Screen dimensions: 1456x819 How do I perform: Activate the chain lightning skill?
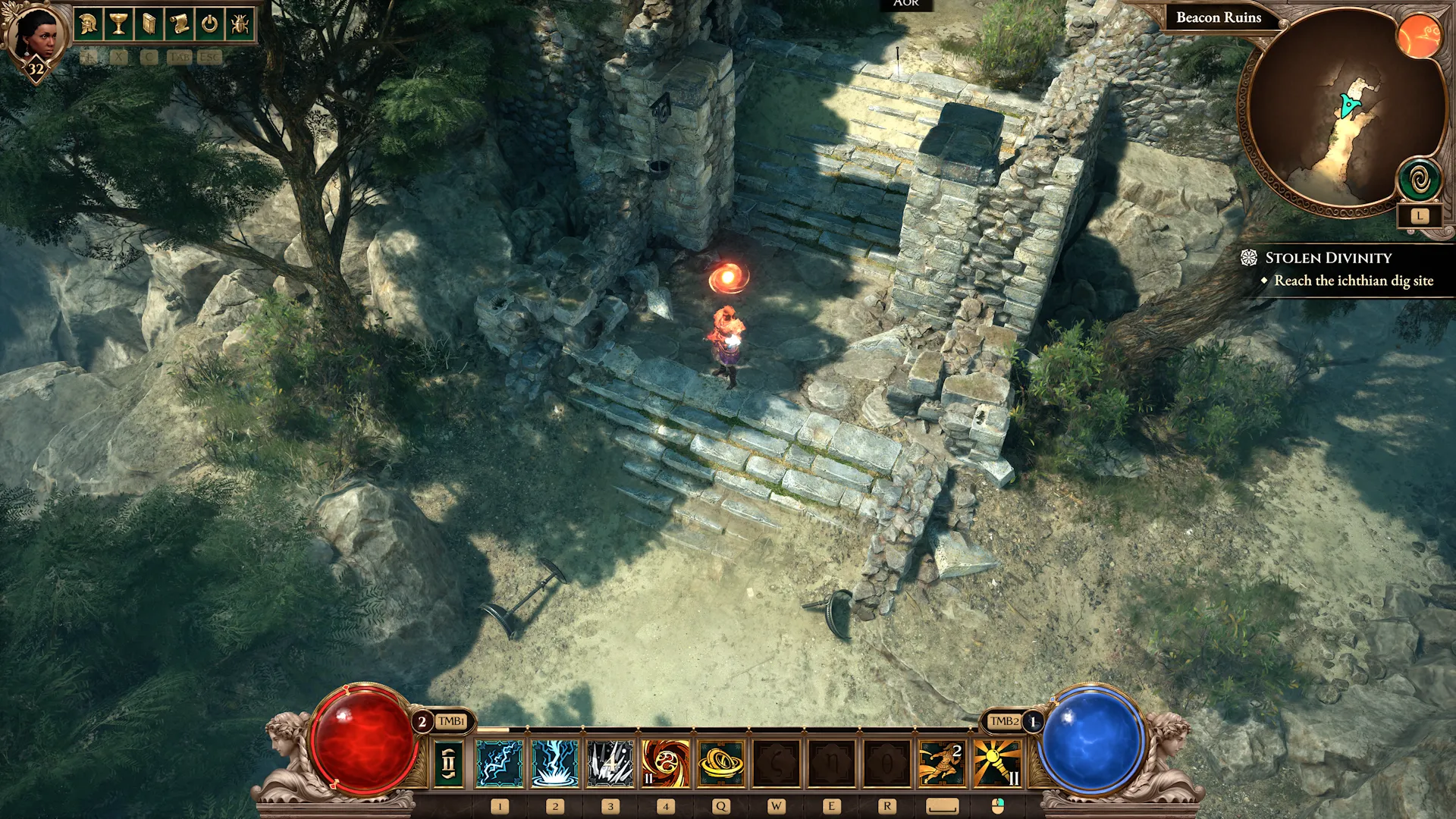click(500, 763)
